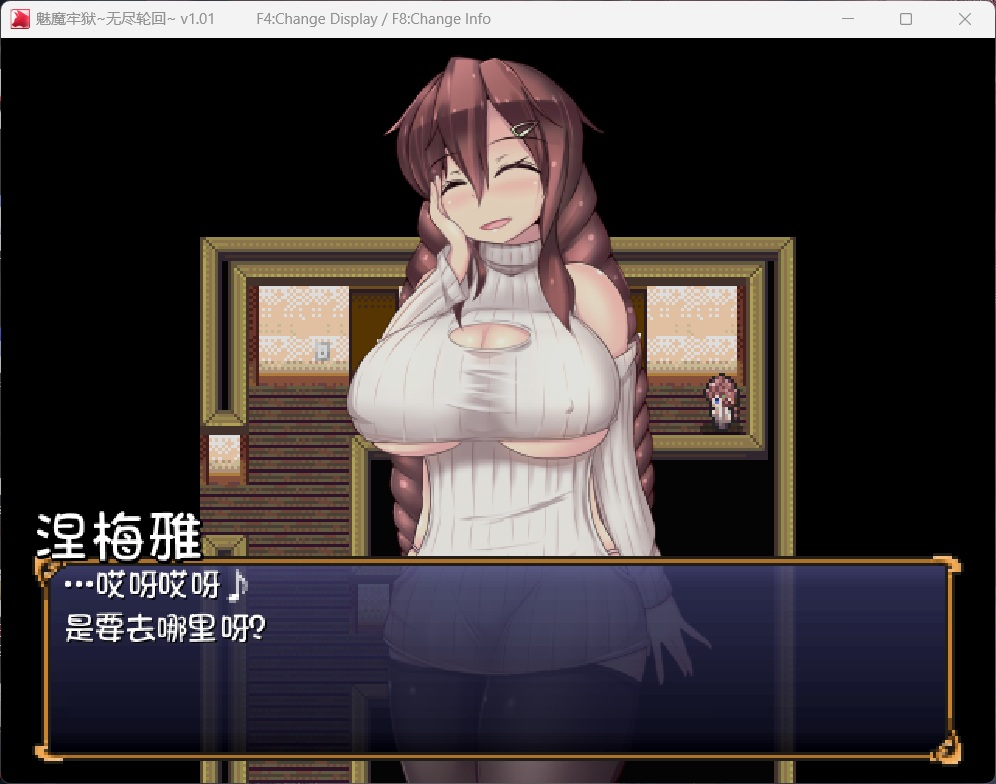Maximize the game window
996x784 pixels.
point(906,19)
